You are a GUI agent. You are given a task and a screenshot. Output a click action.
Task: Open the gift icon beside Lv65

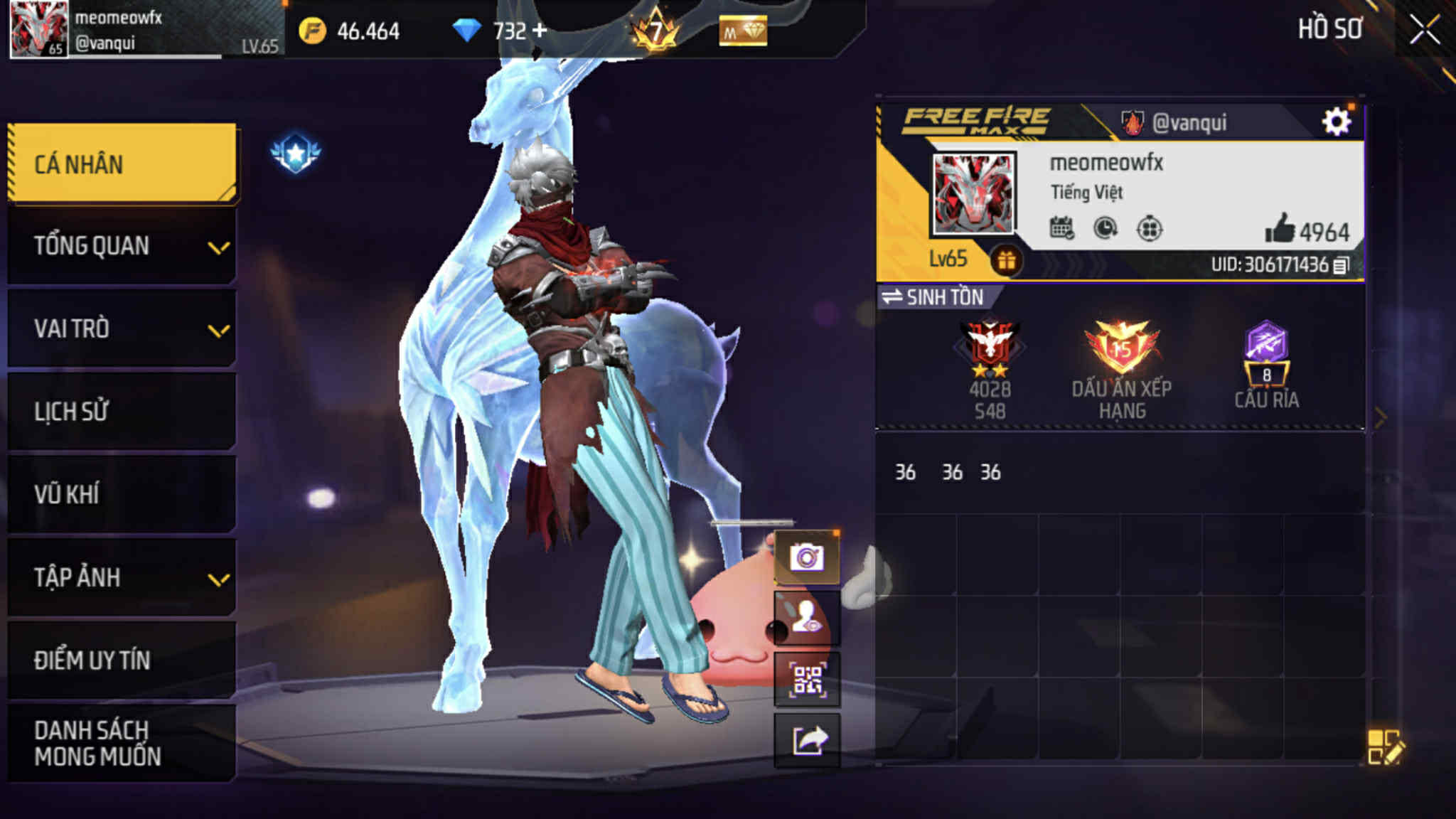pos(1005,261)
